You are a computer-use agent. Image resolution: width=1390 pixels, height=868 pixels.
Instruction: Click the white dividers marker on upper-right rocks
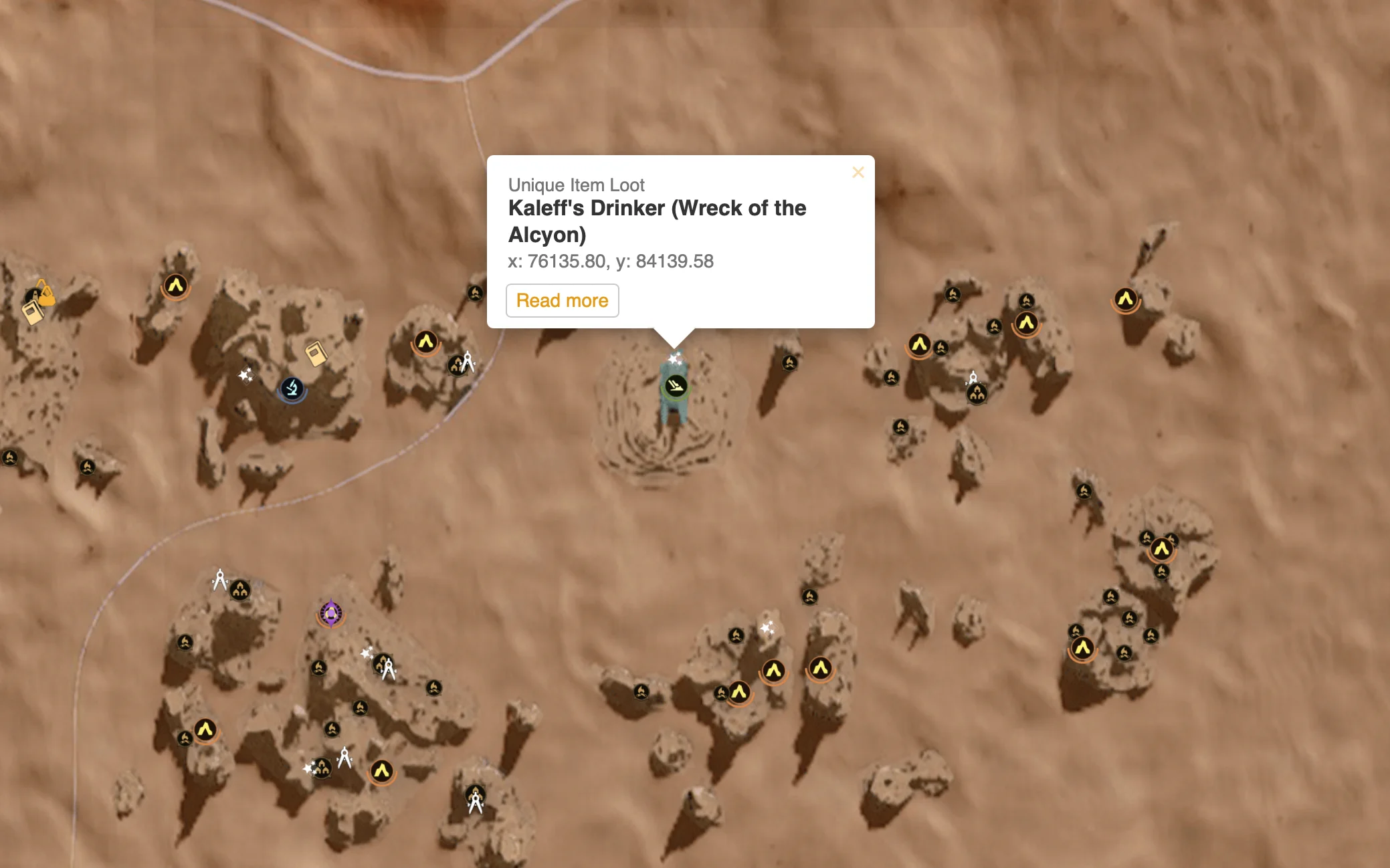(974, 378)
